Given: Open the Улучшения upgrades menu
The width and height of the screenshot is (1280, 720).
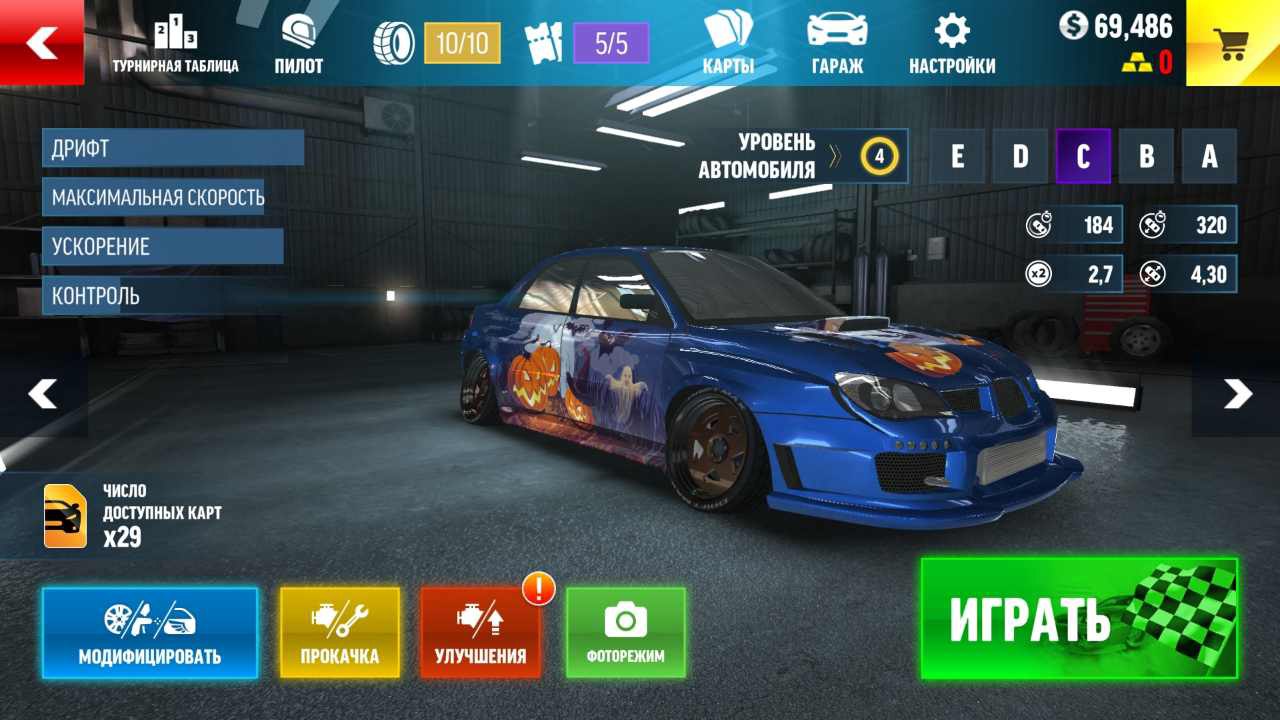Looking at the screenshot, I should (x=480, y=633).
